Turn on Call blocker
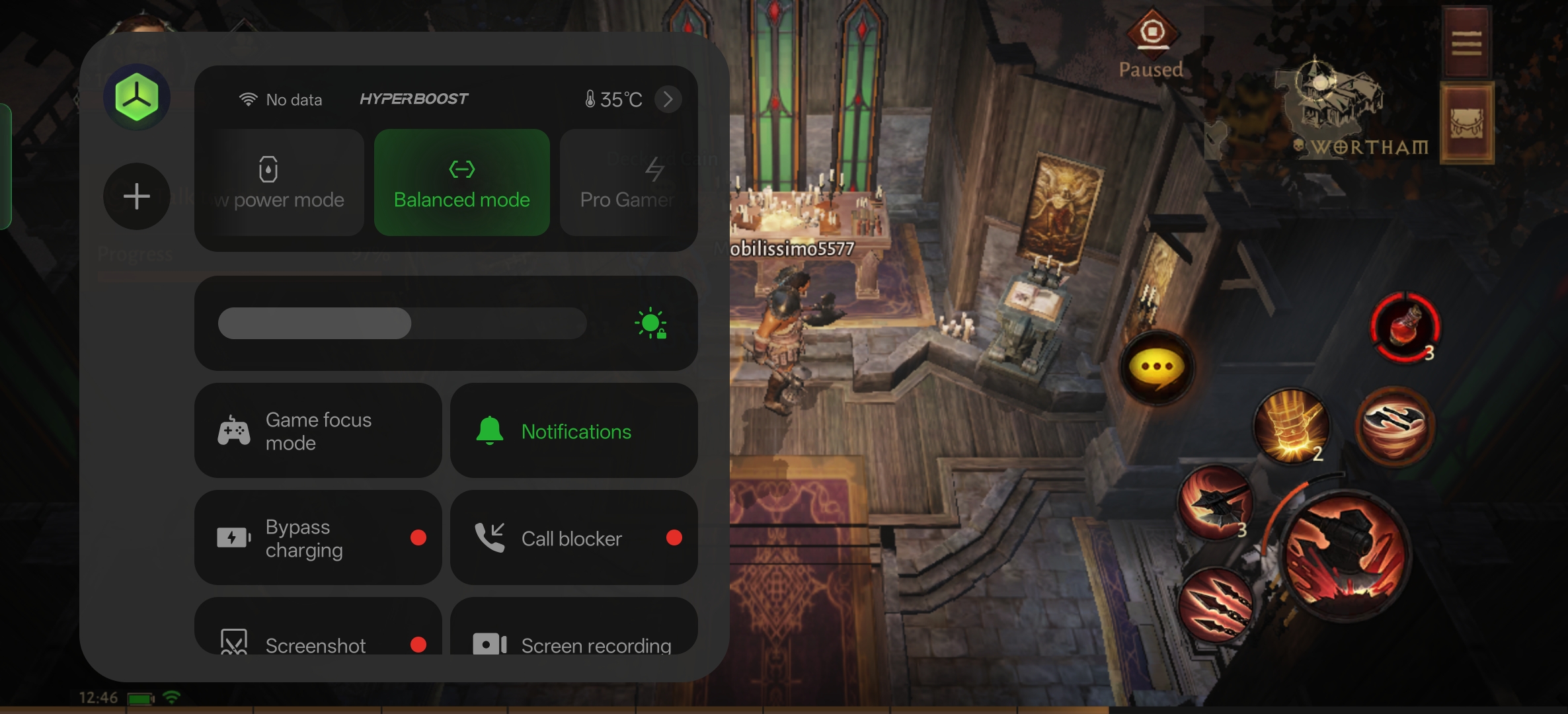 (x=574, y=538)
